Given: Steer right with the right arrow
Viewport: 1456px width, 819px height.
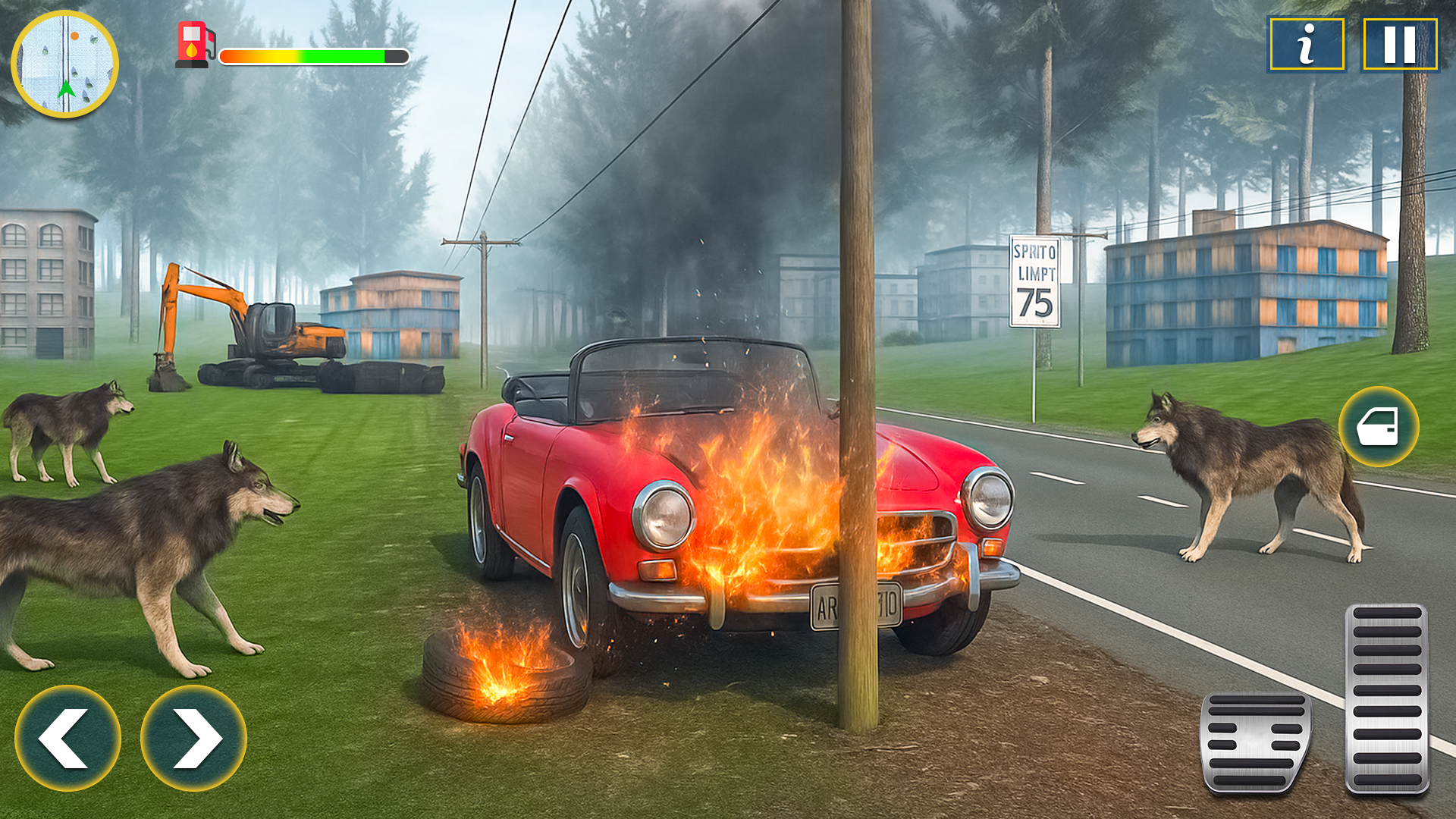Looking at the screenshot, I should pos(193,738).
